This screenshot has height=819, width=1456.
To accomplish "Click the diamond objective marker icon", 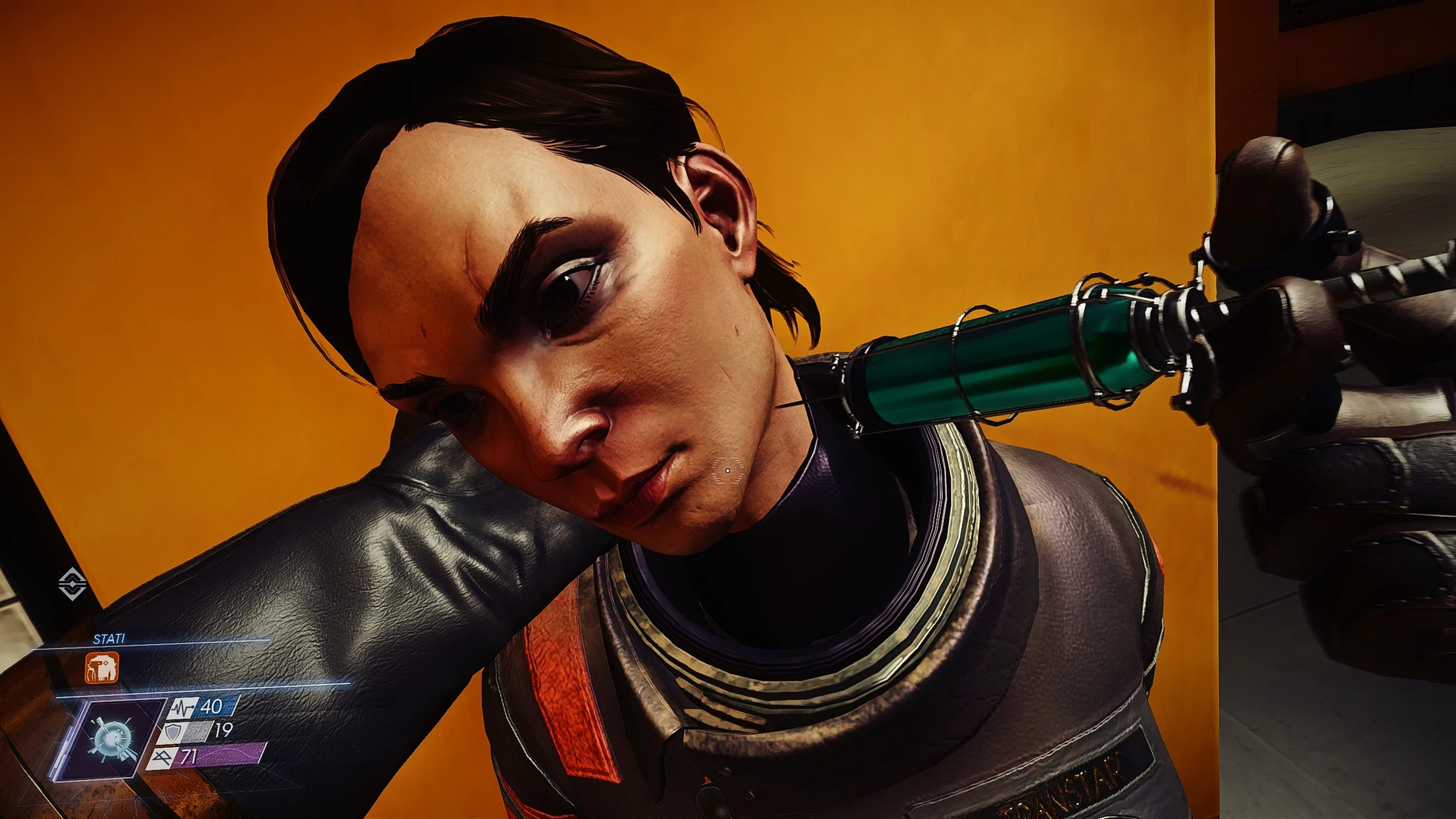I will point(72,584).
